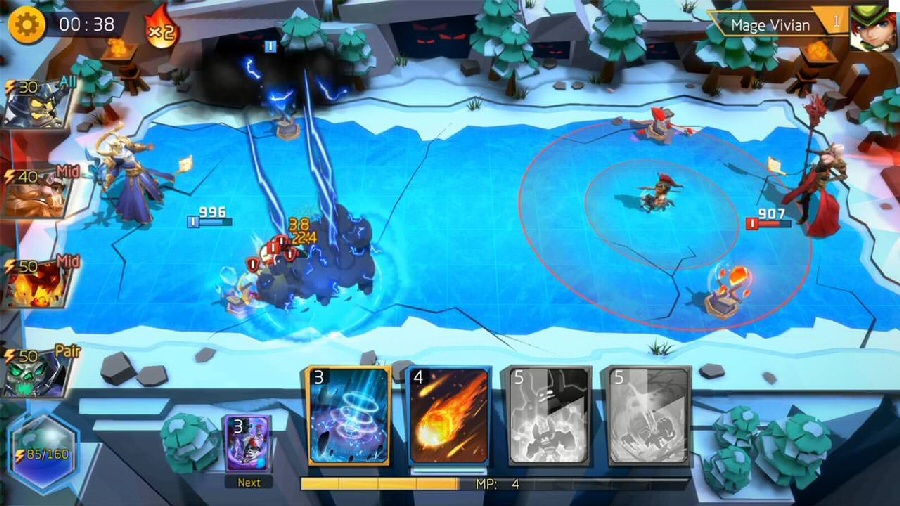
Task: Pick the greyed-out 5-cost robot card
Action: point(549,416)
